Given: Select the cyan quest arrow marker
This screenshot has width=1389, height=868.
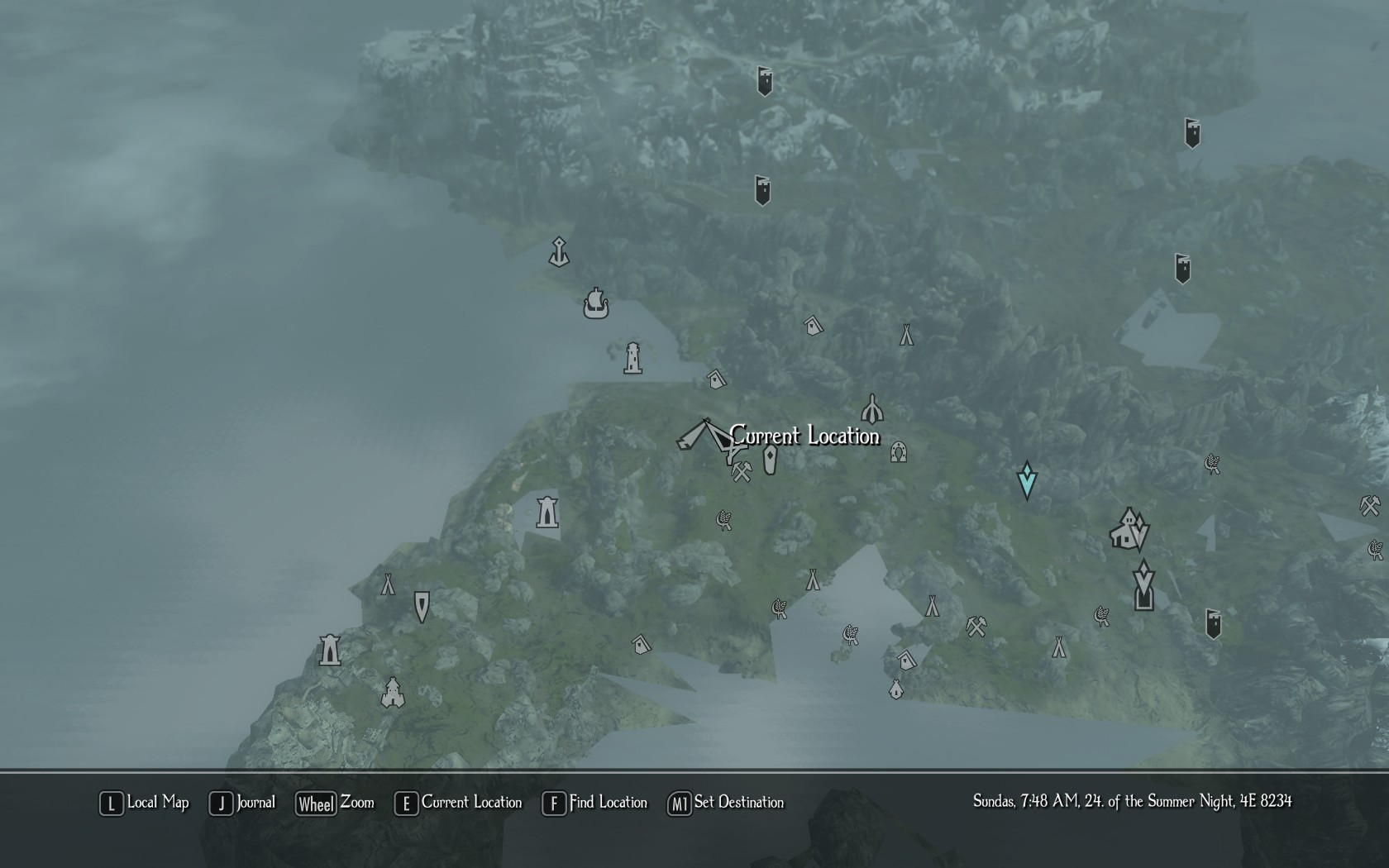Looking at the screenshot, I should pyautogui.click(x=1027, y=479).
